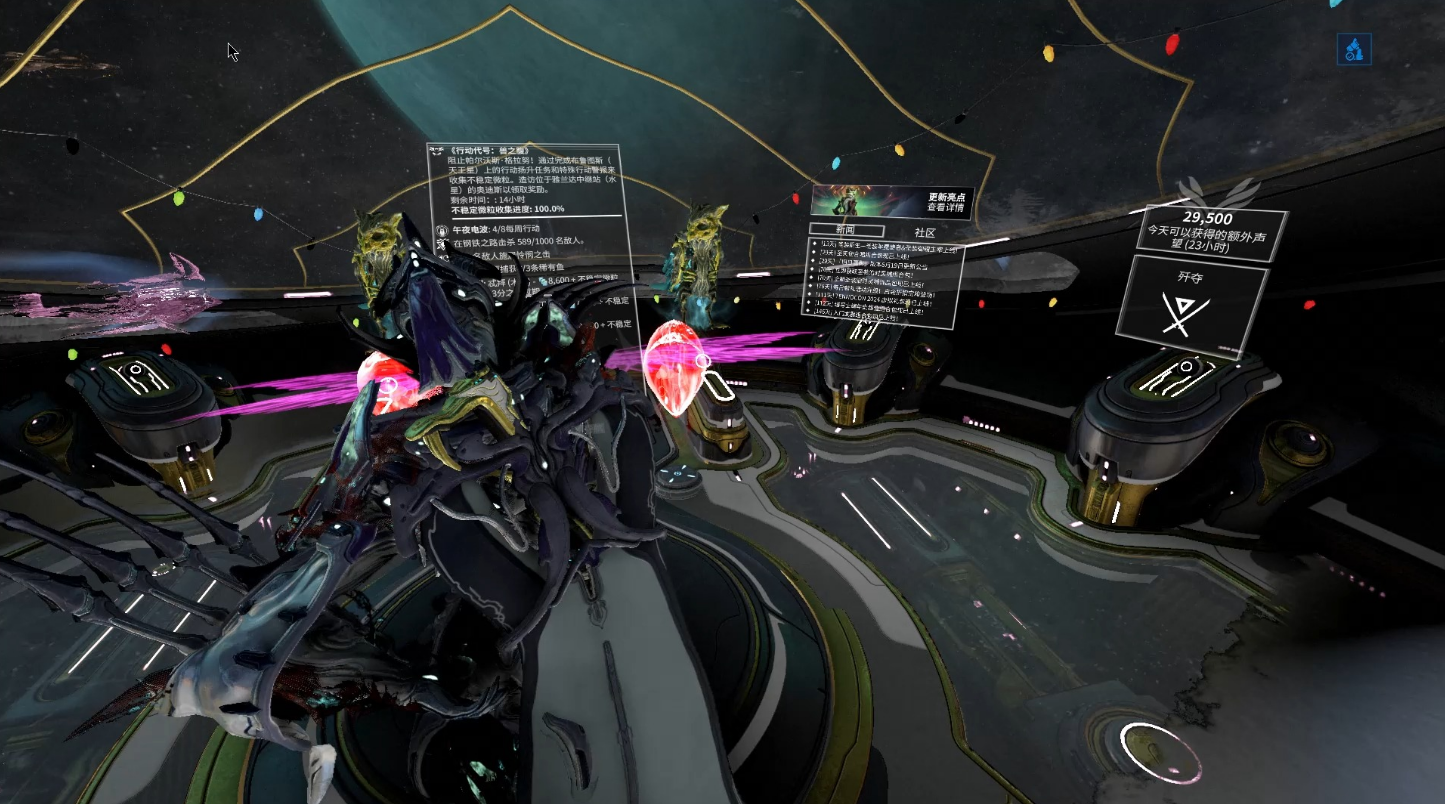Open the first news entry in the list
Viewport: 1445px width, 804px height.
(886, 244)
